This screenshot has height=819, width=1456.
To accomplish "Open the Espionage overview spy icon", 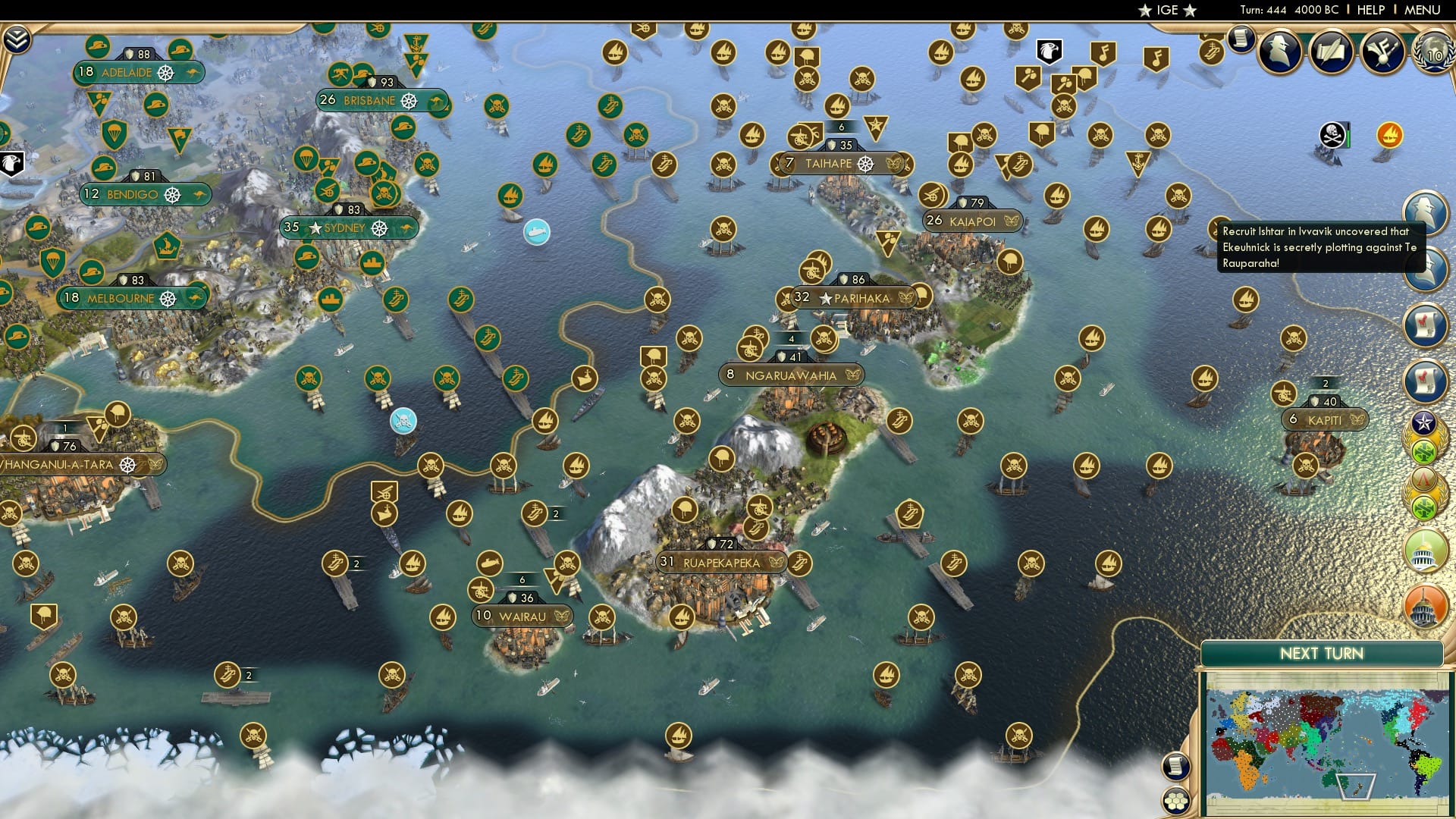I will coord(1279,50).
